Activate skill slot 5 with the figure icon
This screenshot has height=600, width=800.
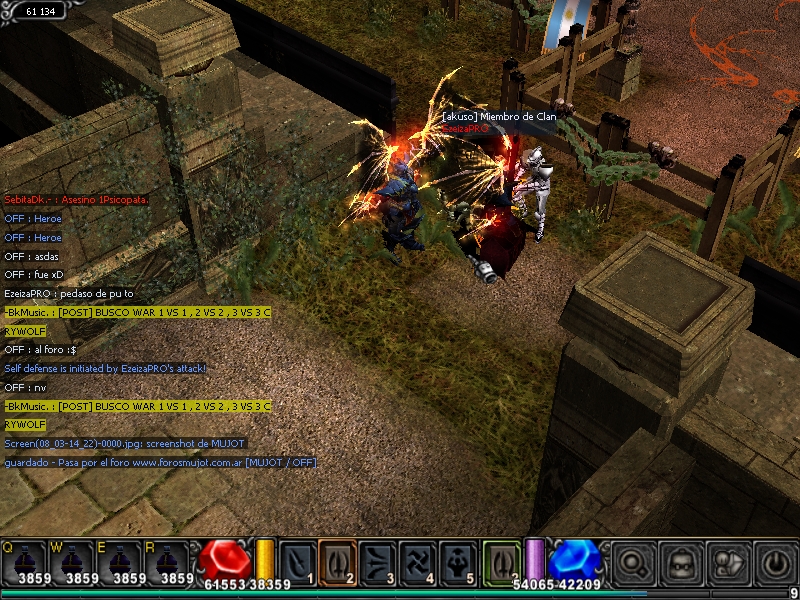pyautogui.click(x=458, y=561)
